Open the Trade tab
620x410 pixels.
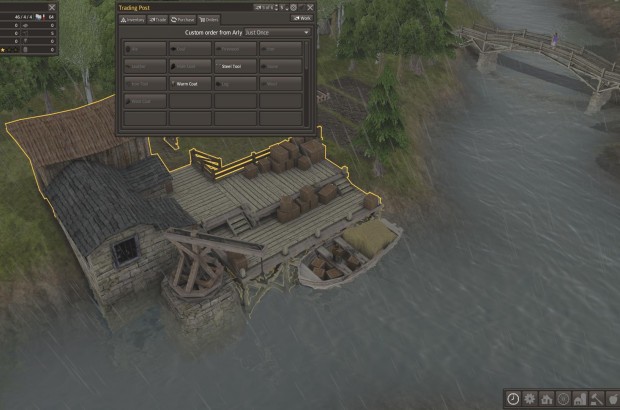click(158, 18)
